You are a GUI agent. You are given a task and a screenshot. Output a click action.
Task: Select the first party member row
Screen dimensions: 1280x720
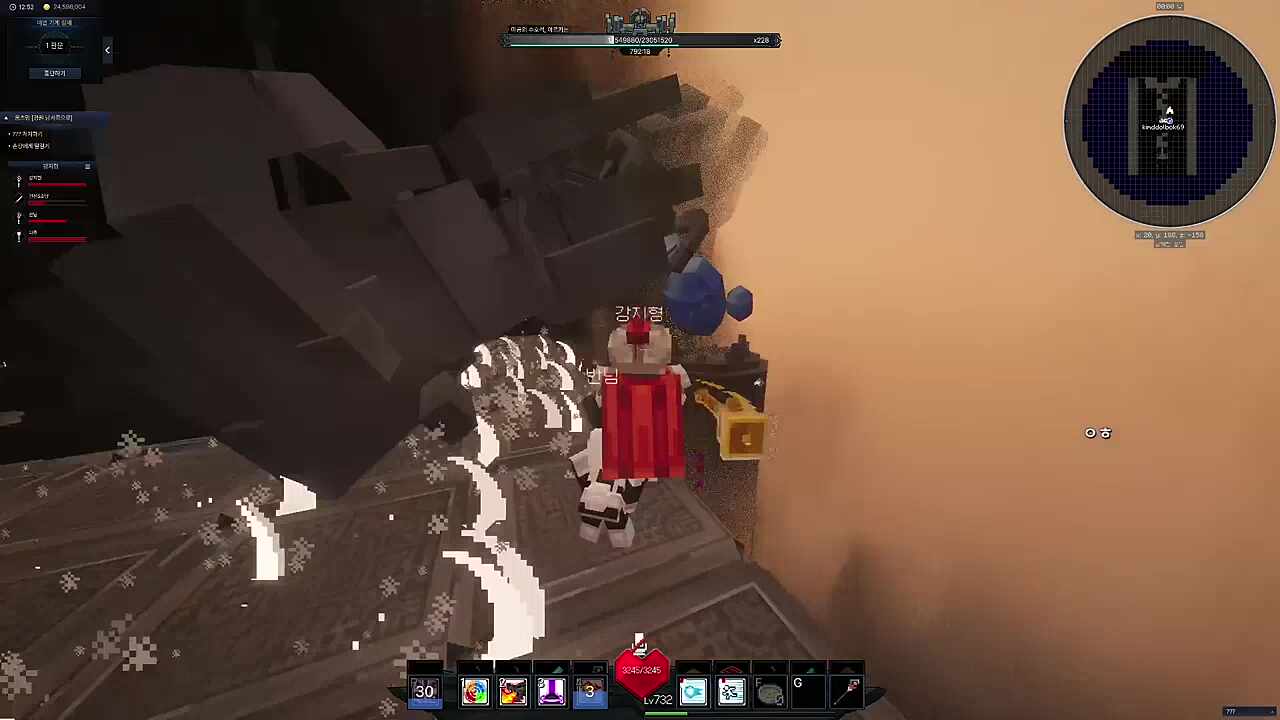[x=50, y=182]
